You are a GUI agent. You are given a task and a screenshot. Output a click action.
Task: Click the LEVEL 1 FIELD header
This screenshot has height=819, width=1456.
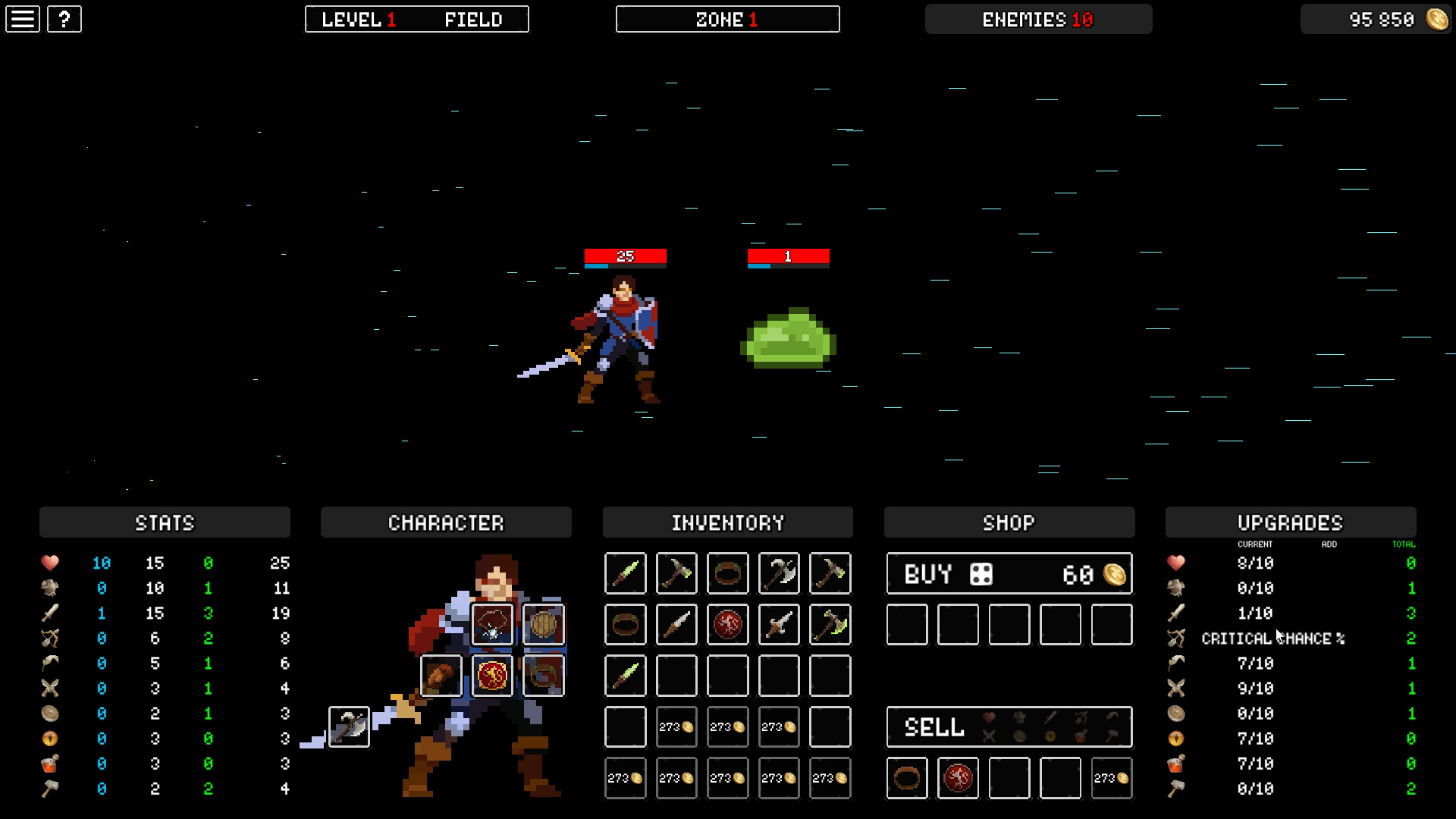click(416, 19)
